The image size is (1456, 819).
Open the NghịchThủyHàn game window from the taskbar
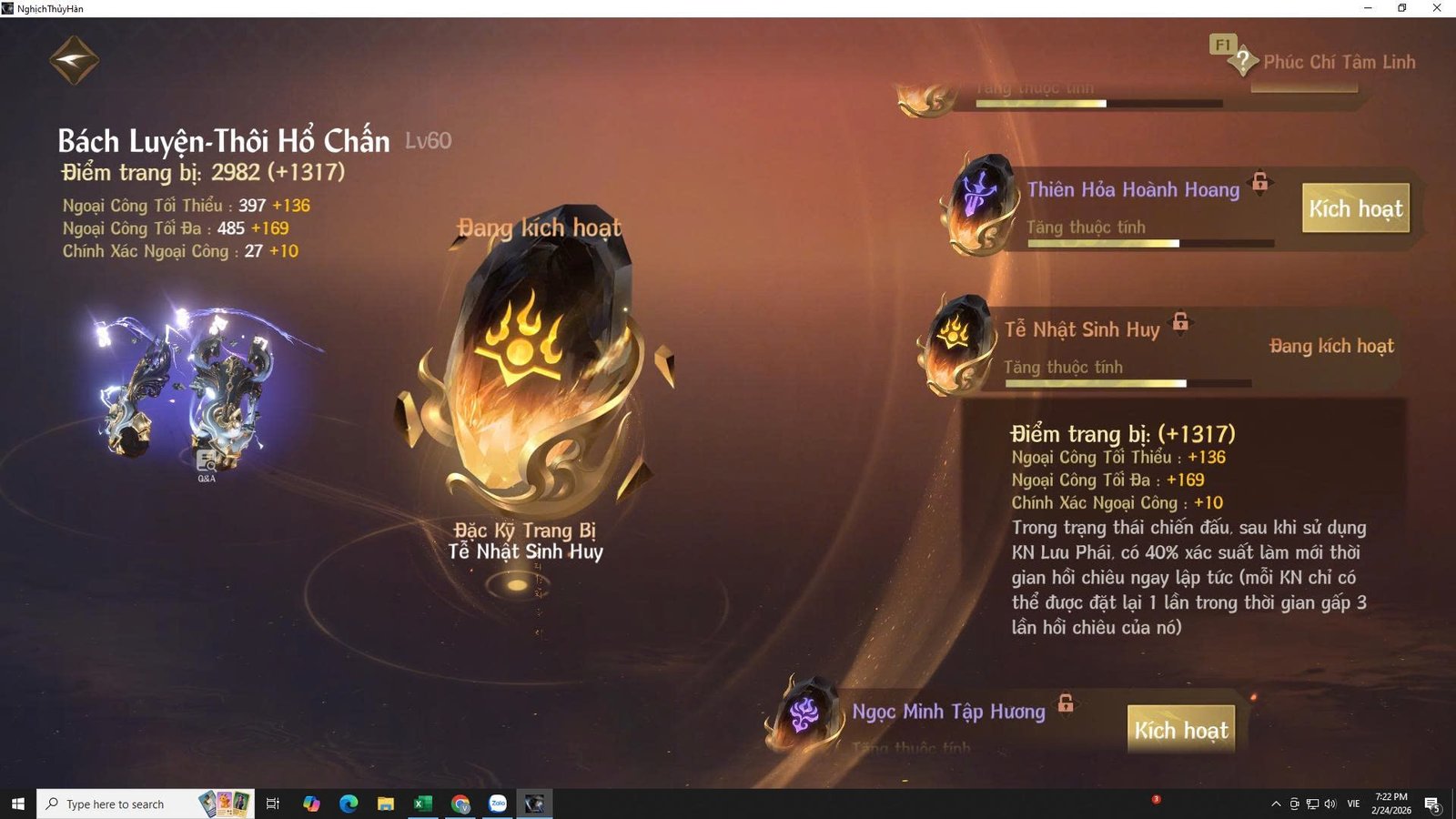pos(534,804)
